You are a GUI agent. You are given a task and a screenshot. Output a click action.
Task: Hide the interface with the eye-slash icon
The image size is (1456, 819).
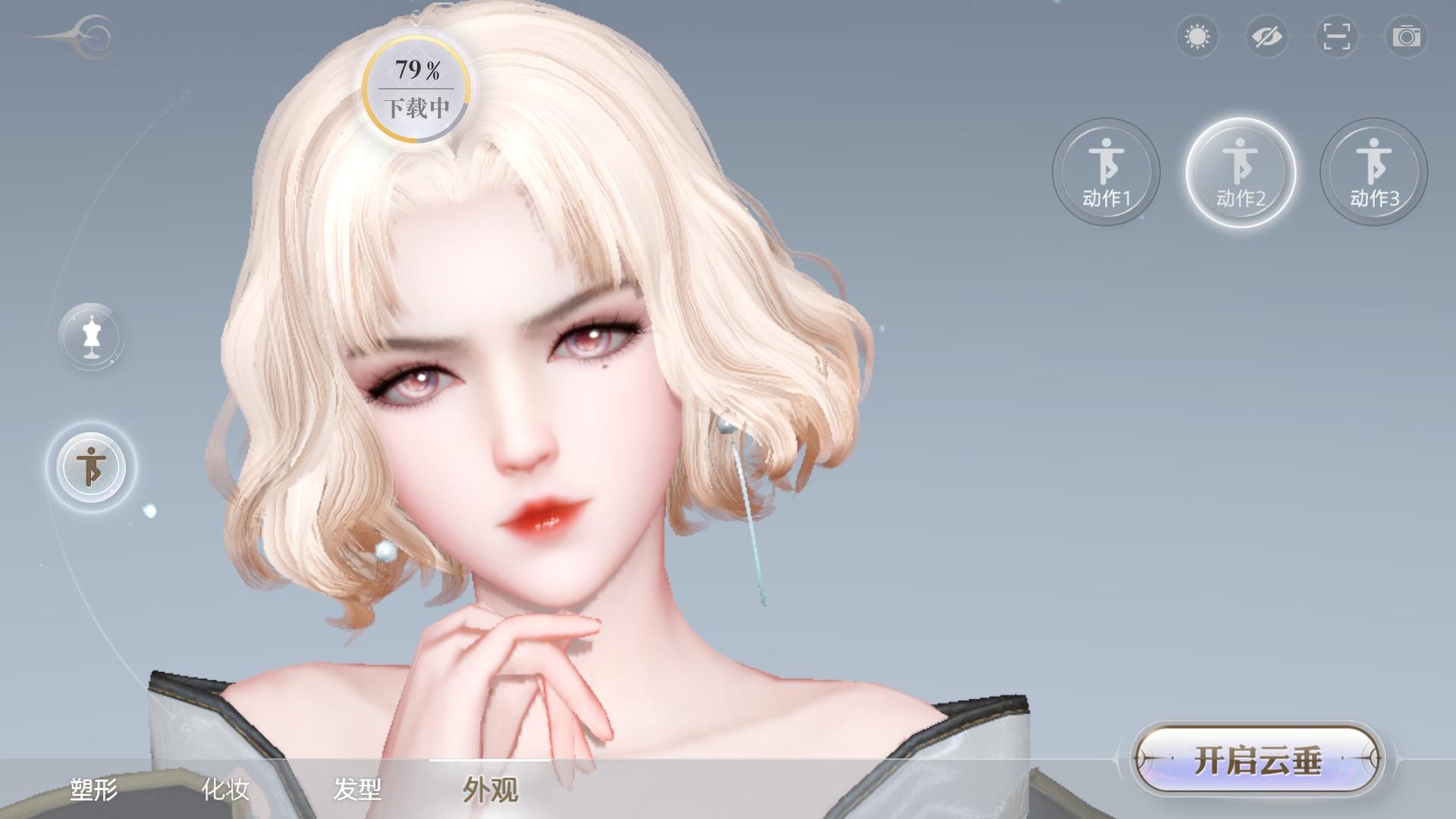pos(1266,36)
